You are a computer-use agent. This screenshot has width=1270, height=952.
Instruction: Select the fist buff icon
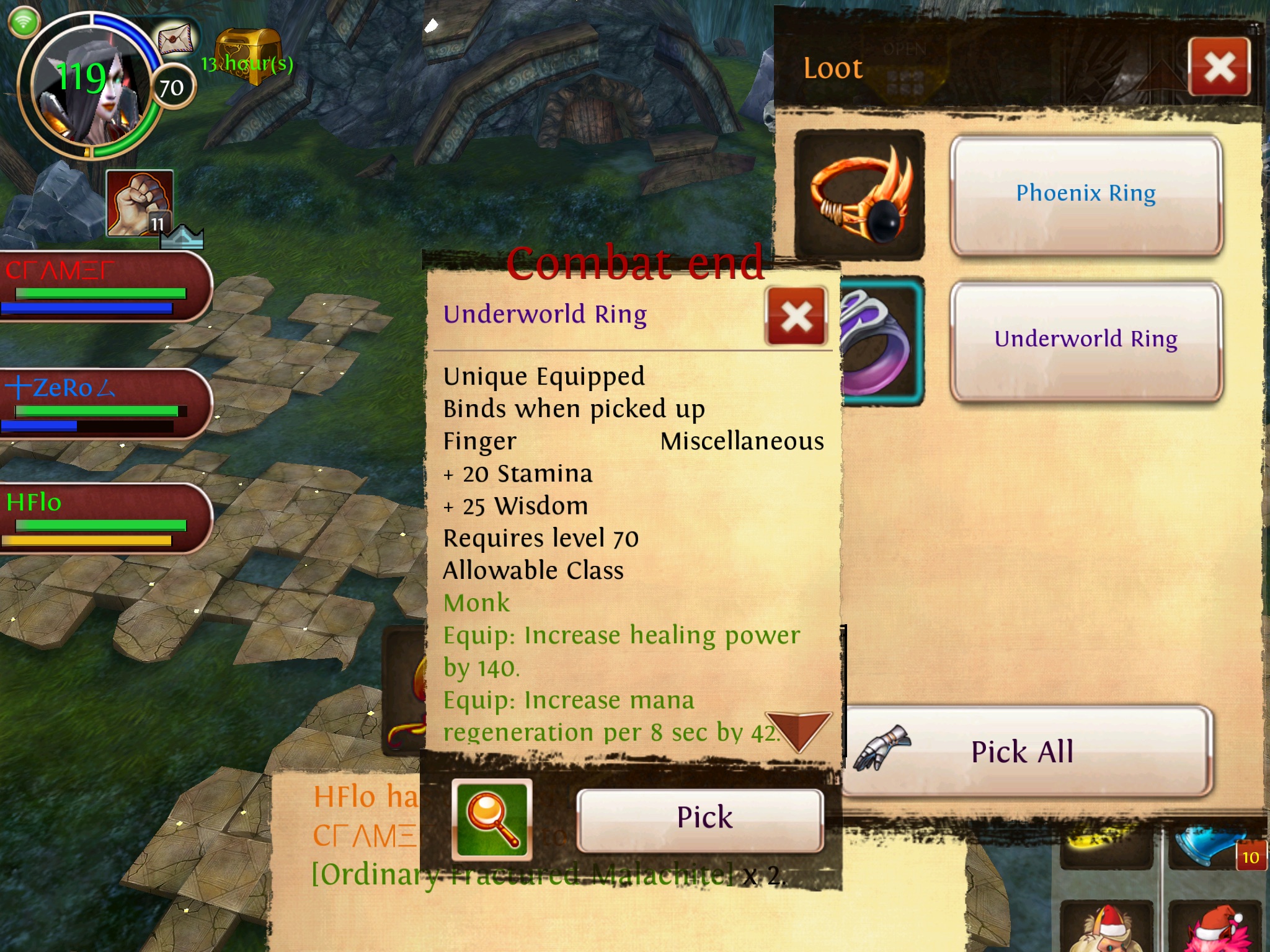click(x=140, y=203)
